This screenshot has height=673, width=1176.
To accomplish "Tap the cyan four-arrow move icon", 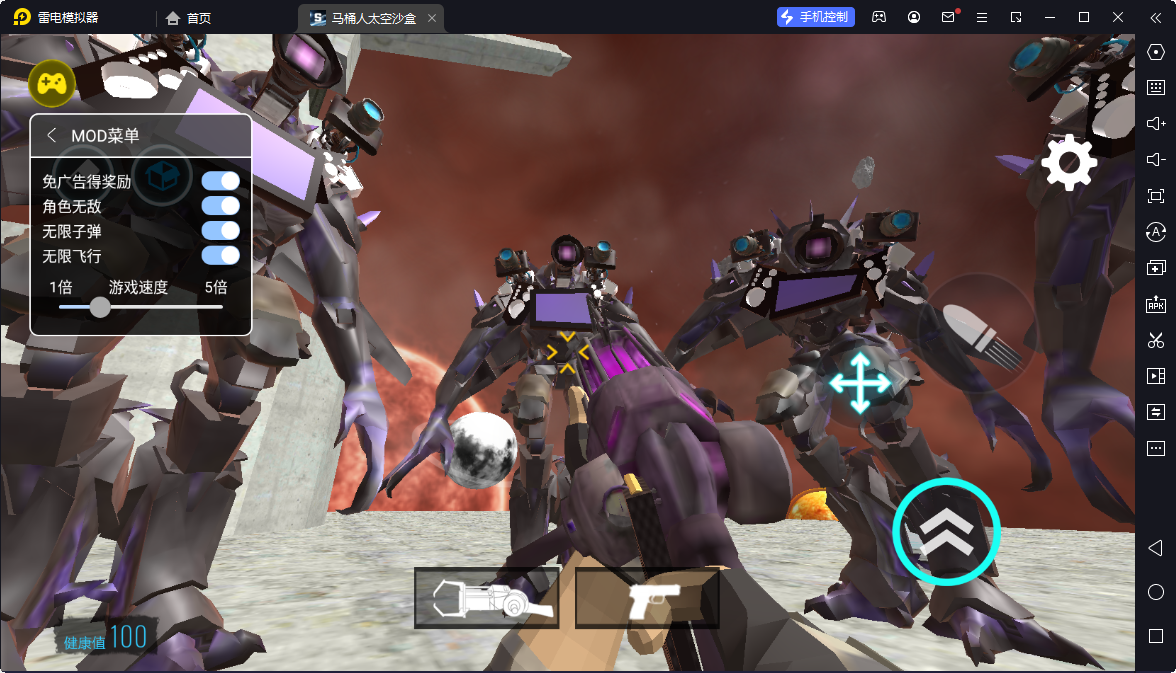I will 860,382.
